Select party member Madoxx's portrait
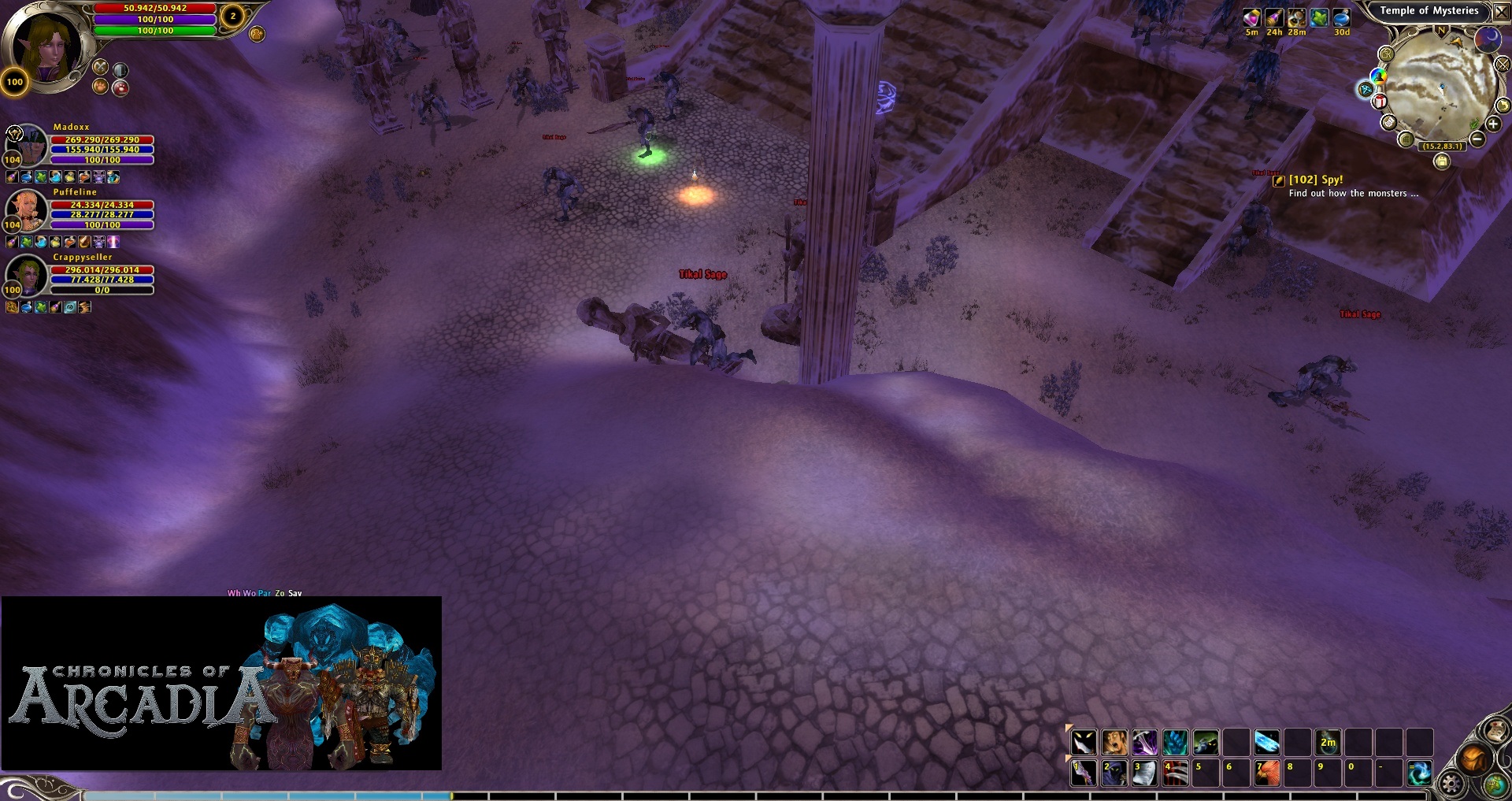Viewport: 1512px width, 801px height. pos(28,145)
